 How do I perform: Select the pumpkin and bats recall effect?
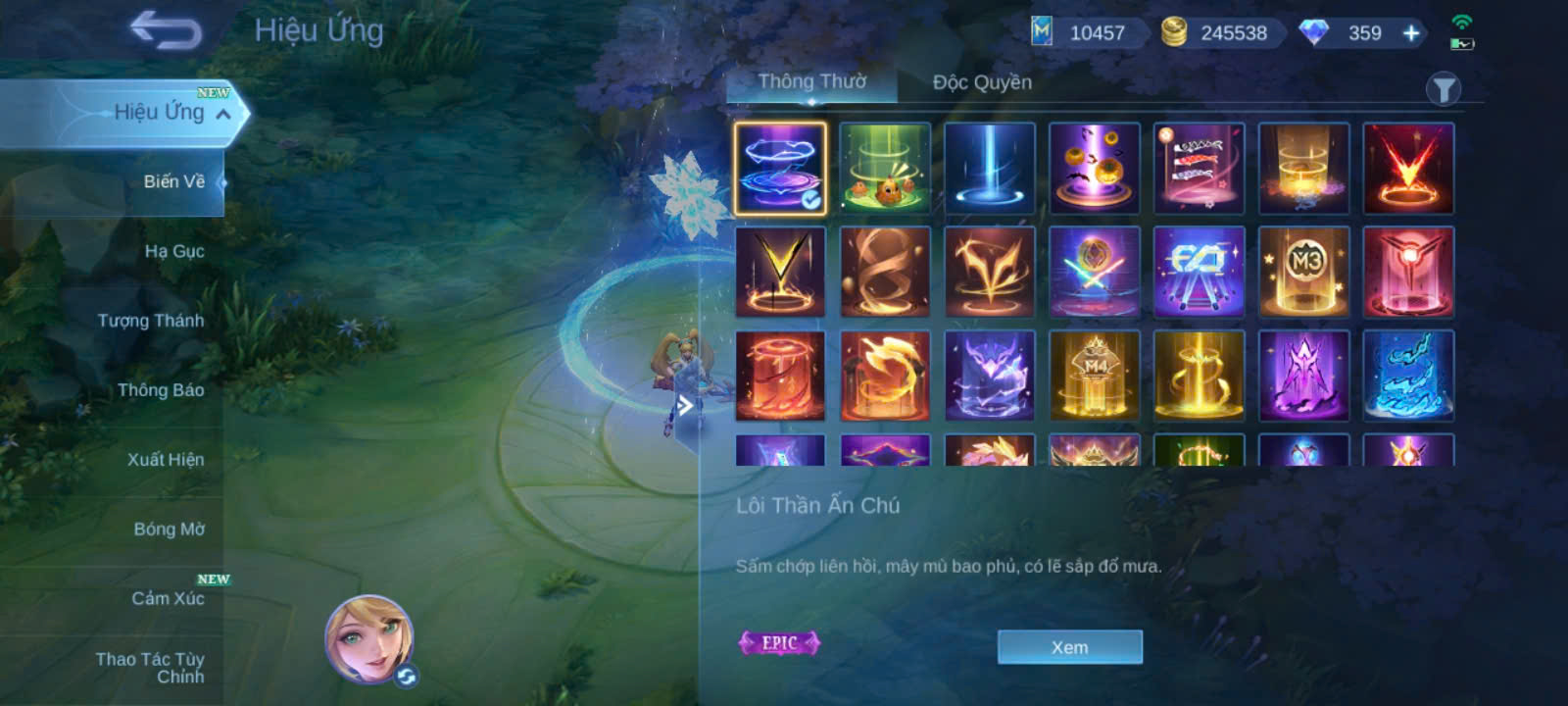click(1094, 168)
